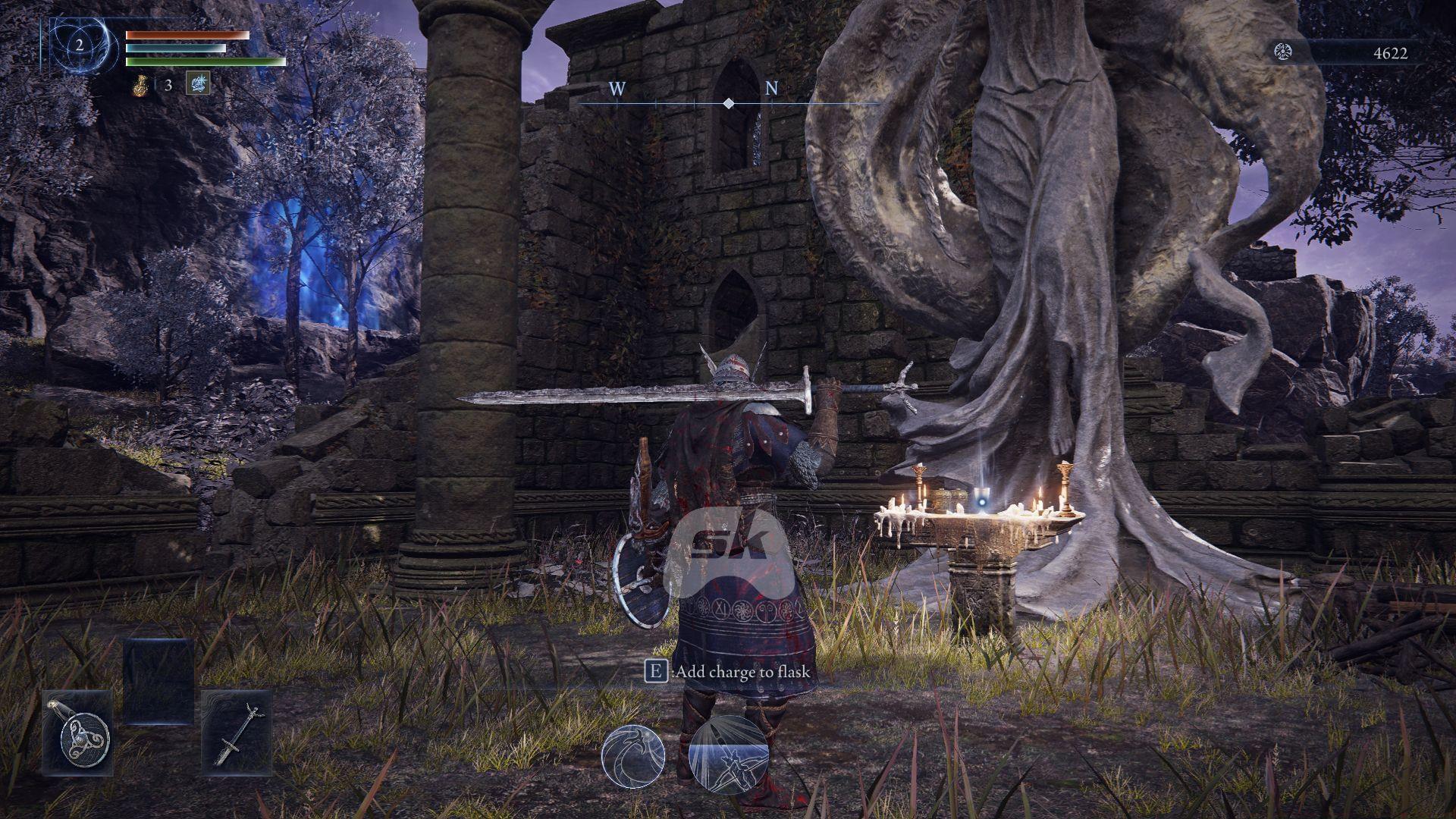Screen dimensions: 1456x819
Task: Click the N marker on the compass
Action: click(770, 89)
